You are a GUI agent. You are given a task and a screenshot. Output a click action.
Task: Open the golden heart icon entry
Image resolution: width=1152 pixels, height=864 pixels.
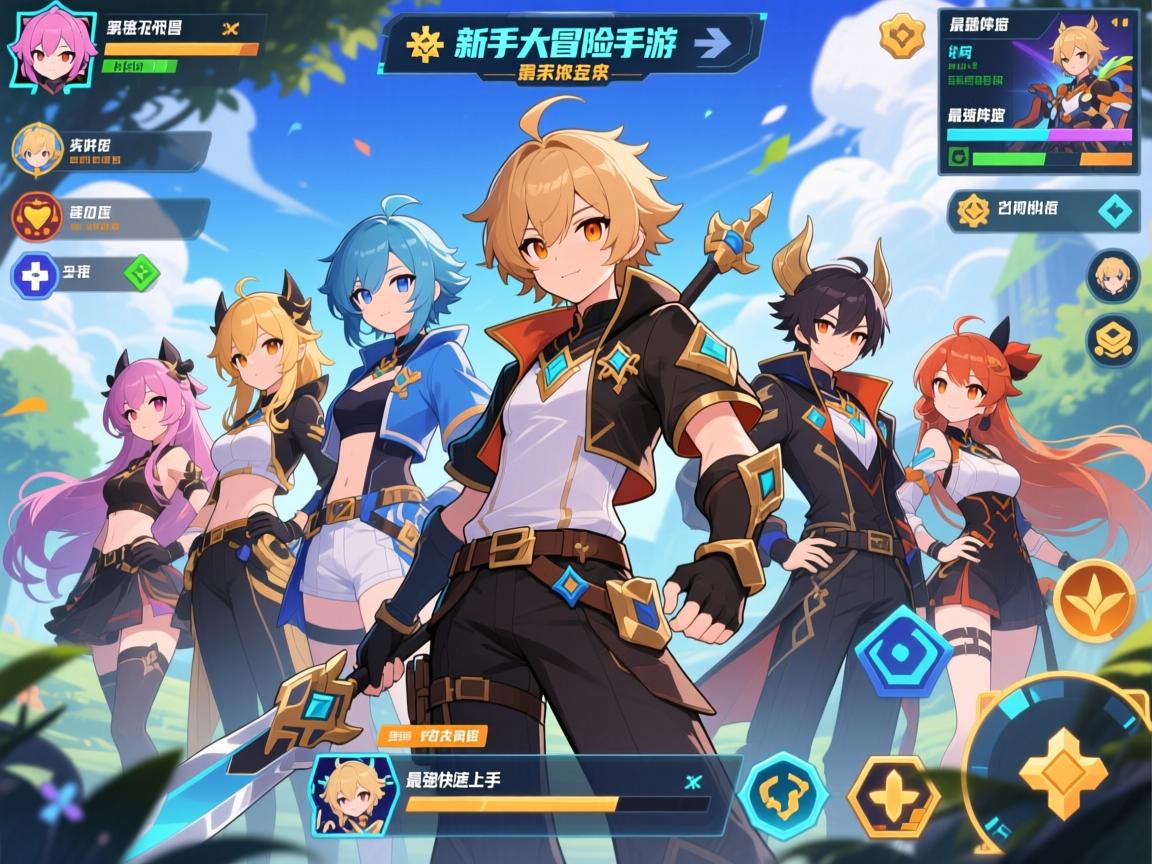37,216
